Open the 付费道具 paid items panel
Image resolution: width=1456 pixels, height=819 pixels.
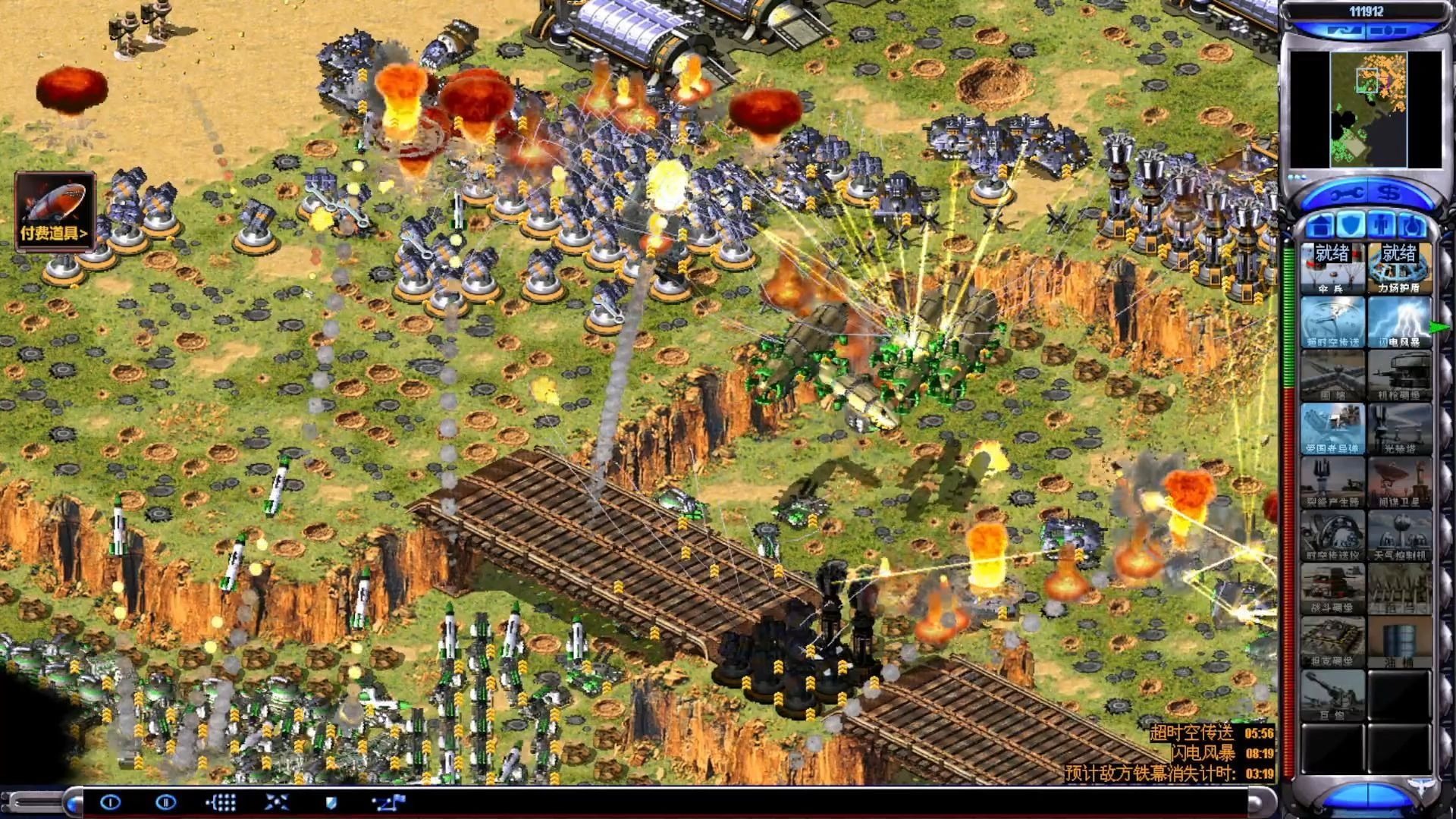55,211
